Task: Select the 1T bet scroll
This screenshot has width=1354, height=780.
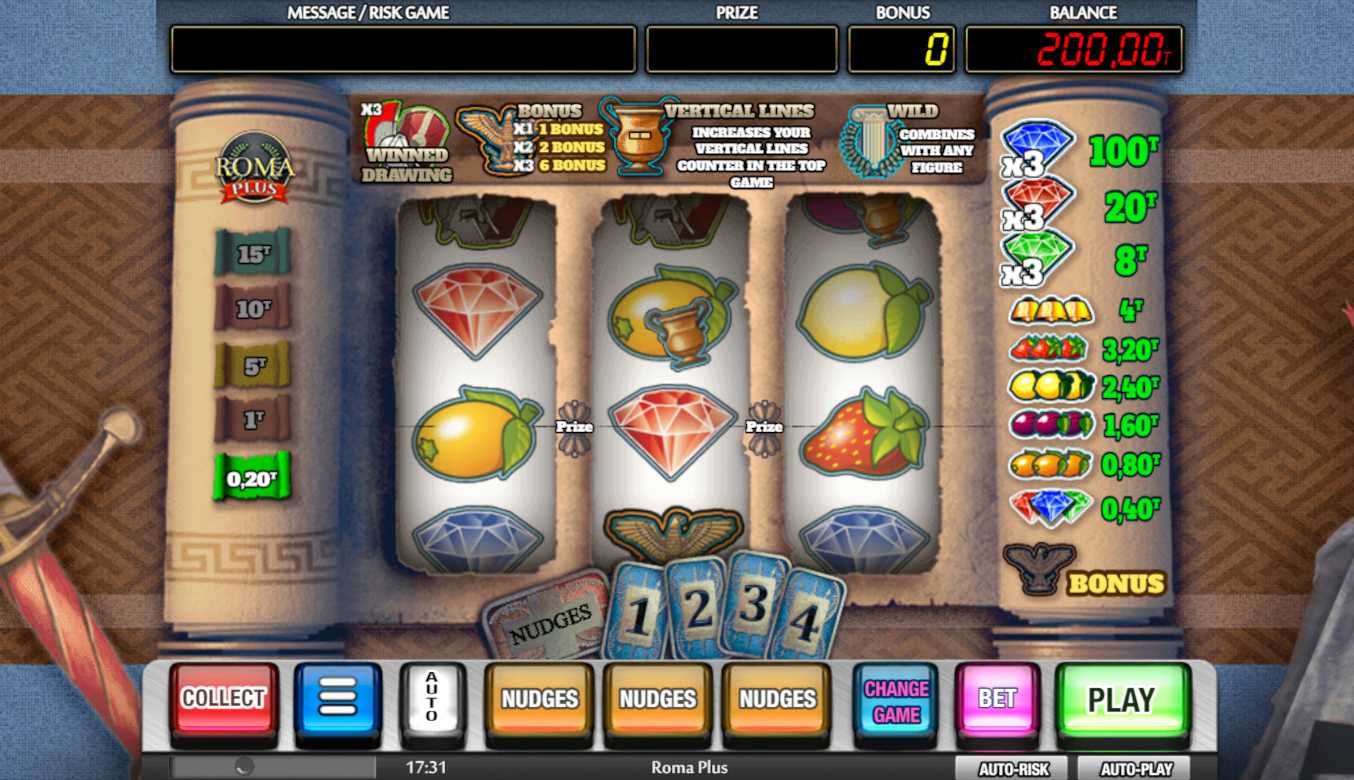Action: pos(253,420)
